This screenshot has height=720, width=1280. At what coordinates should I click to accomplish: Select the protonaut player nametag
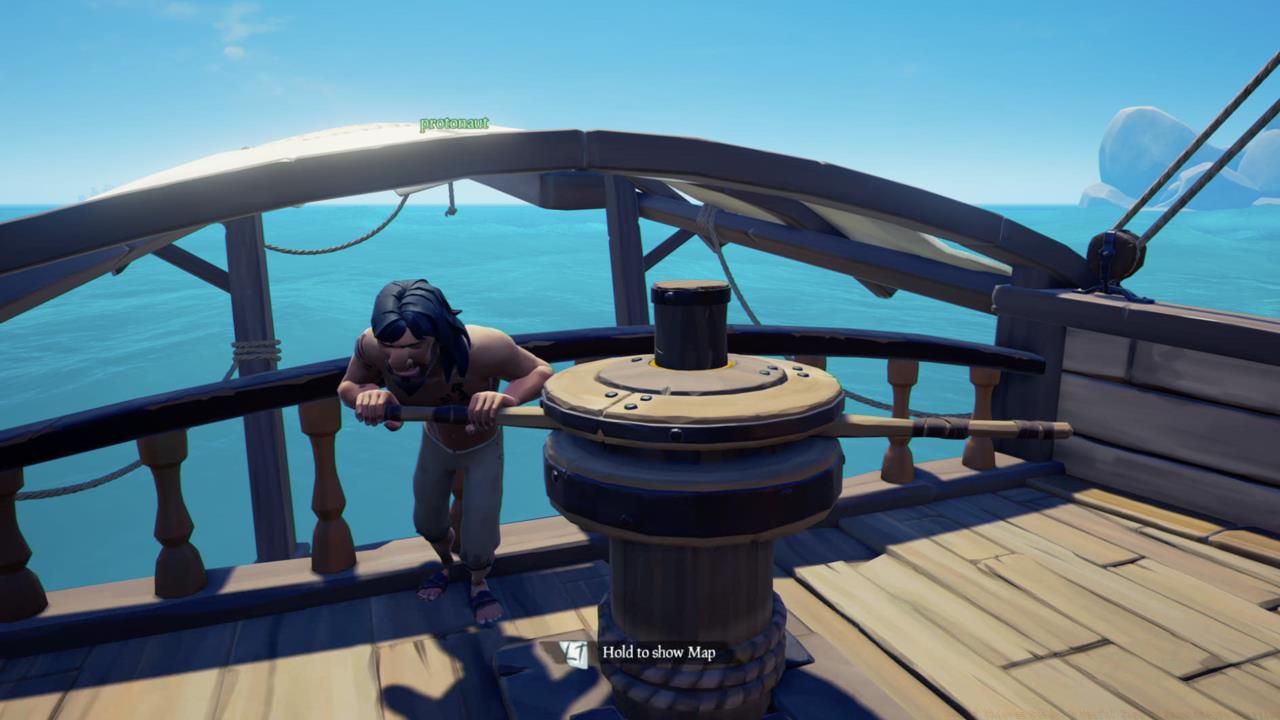click(x=452, y=122)
